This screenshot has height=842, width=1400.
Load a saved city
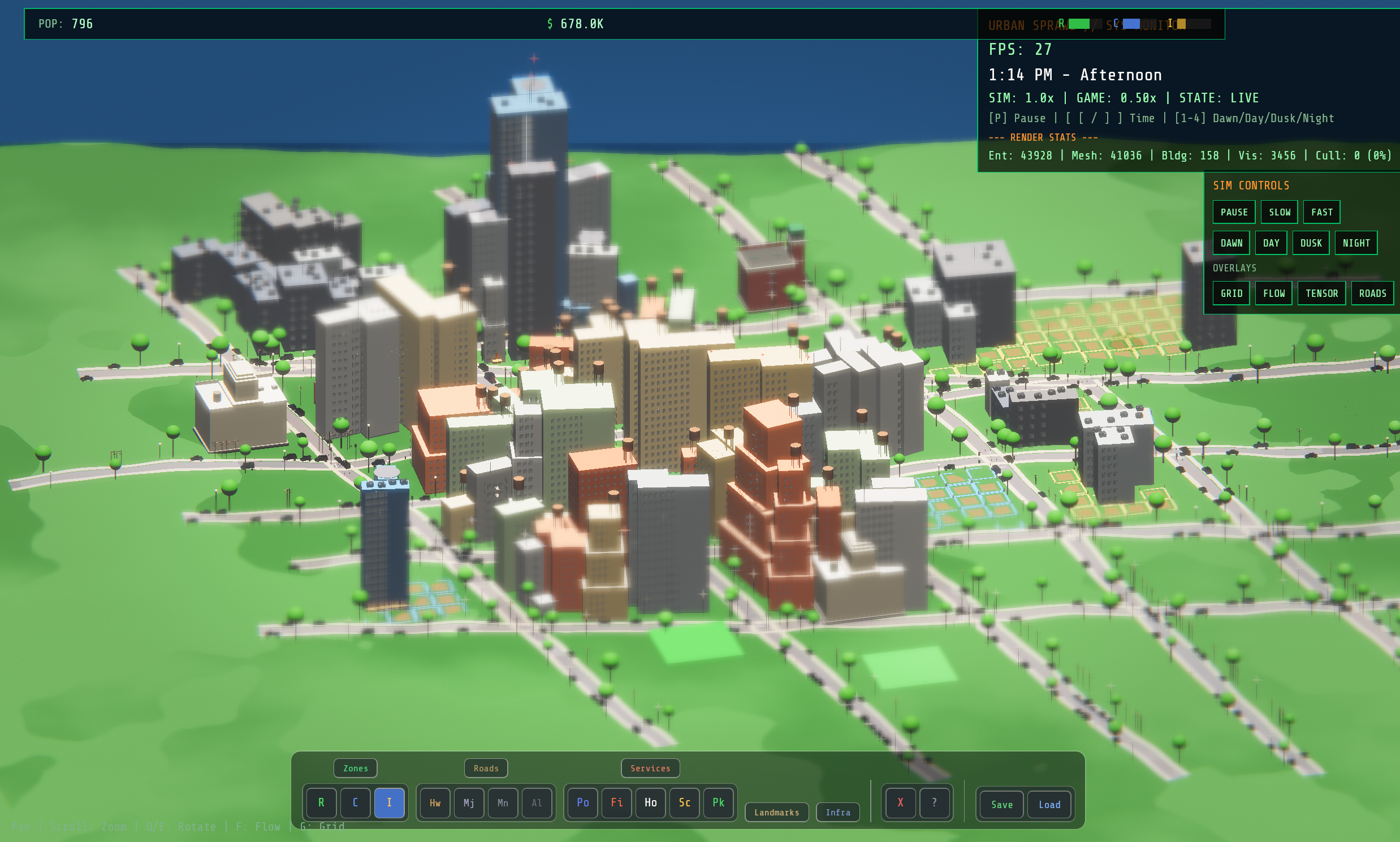(x=1049, y=805)
